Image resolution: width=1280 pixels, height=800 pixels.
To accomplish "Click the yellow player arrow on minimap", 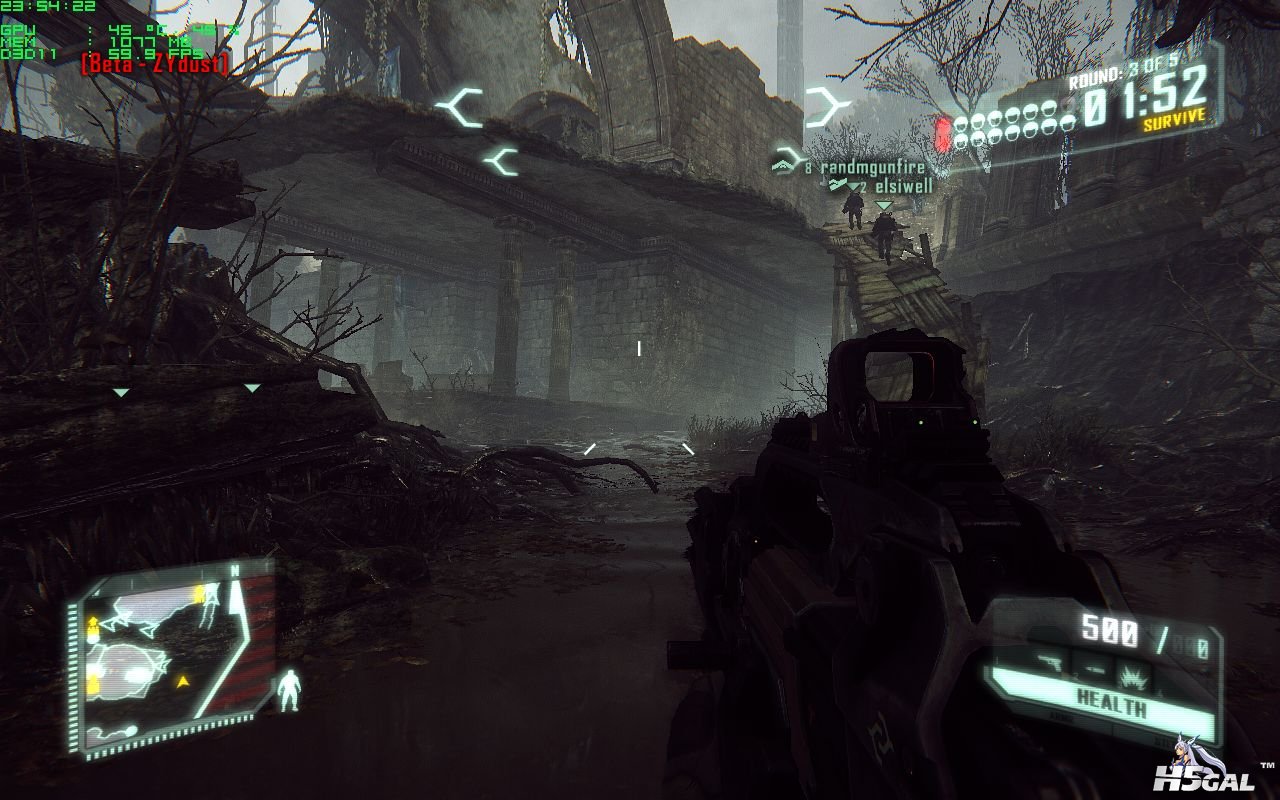I will click(183, 682).
